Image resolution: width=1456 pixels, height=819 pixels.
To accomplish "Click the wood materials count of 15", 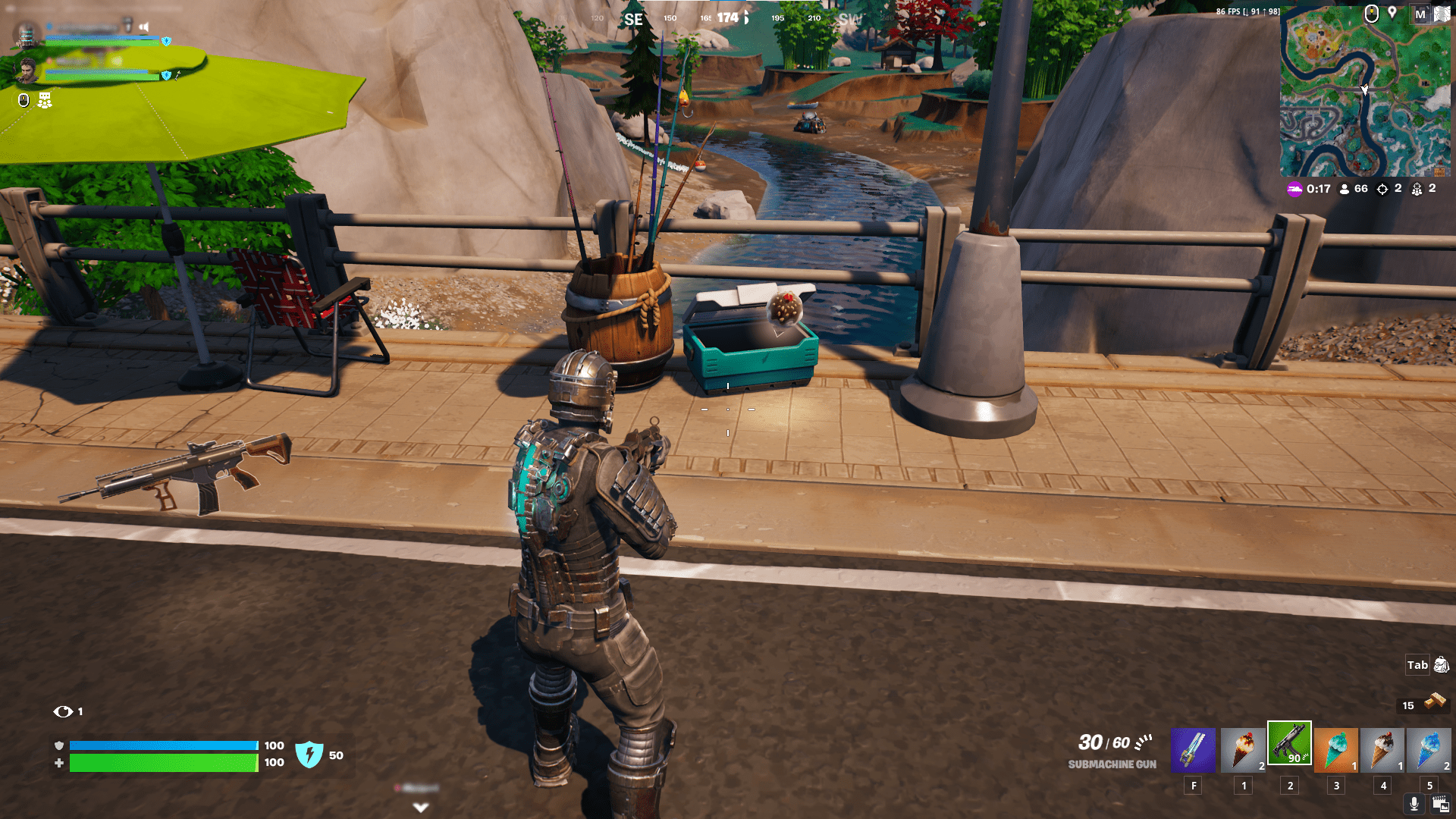I will (1409, 705).
